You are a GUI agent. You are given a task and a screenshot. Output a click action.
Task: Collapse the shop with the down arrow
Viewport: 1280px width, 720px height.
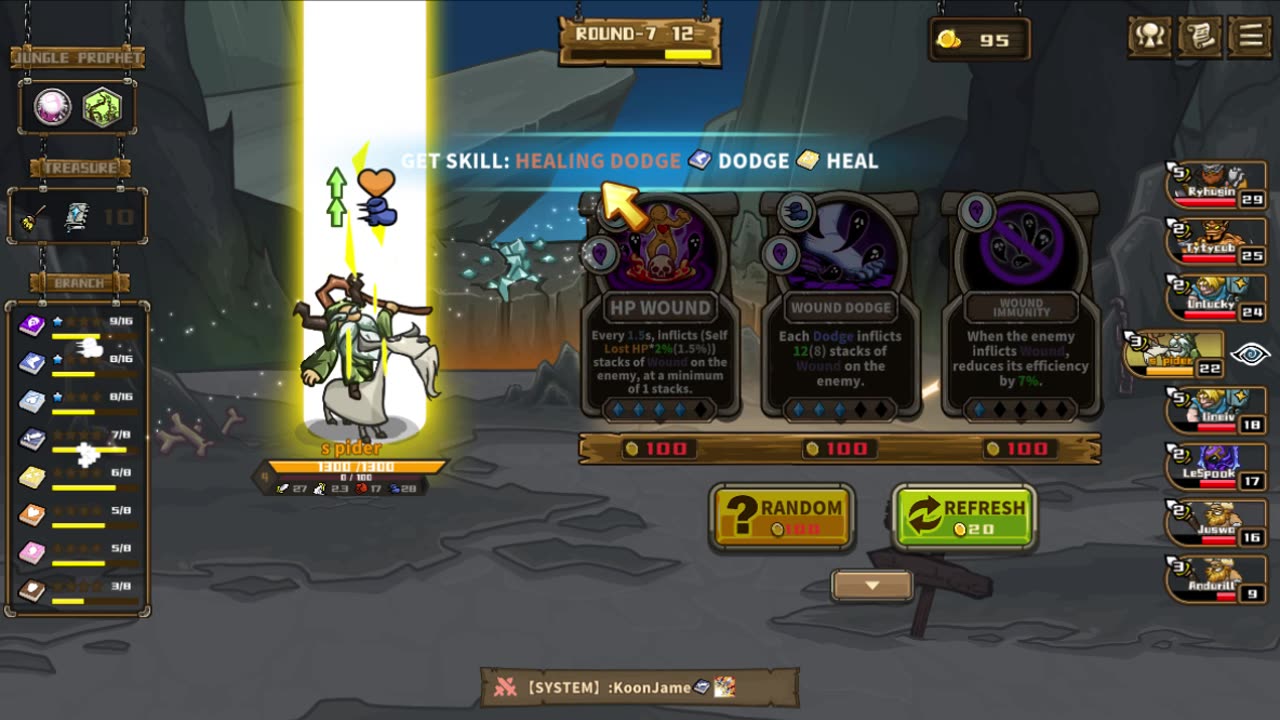(x=872, y=585)
